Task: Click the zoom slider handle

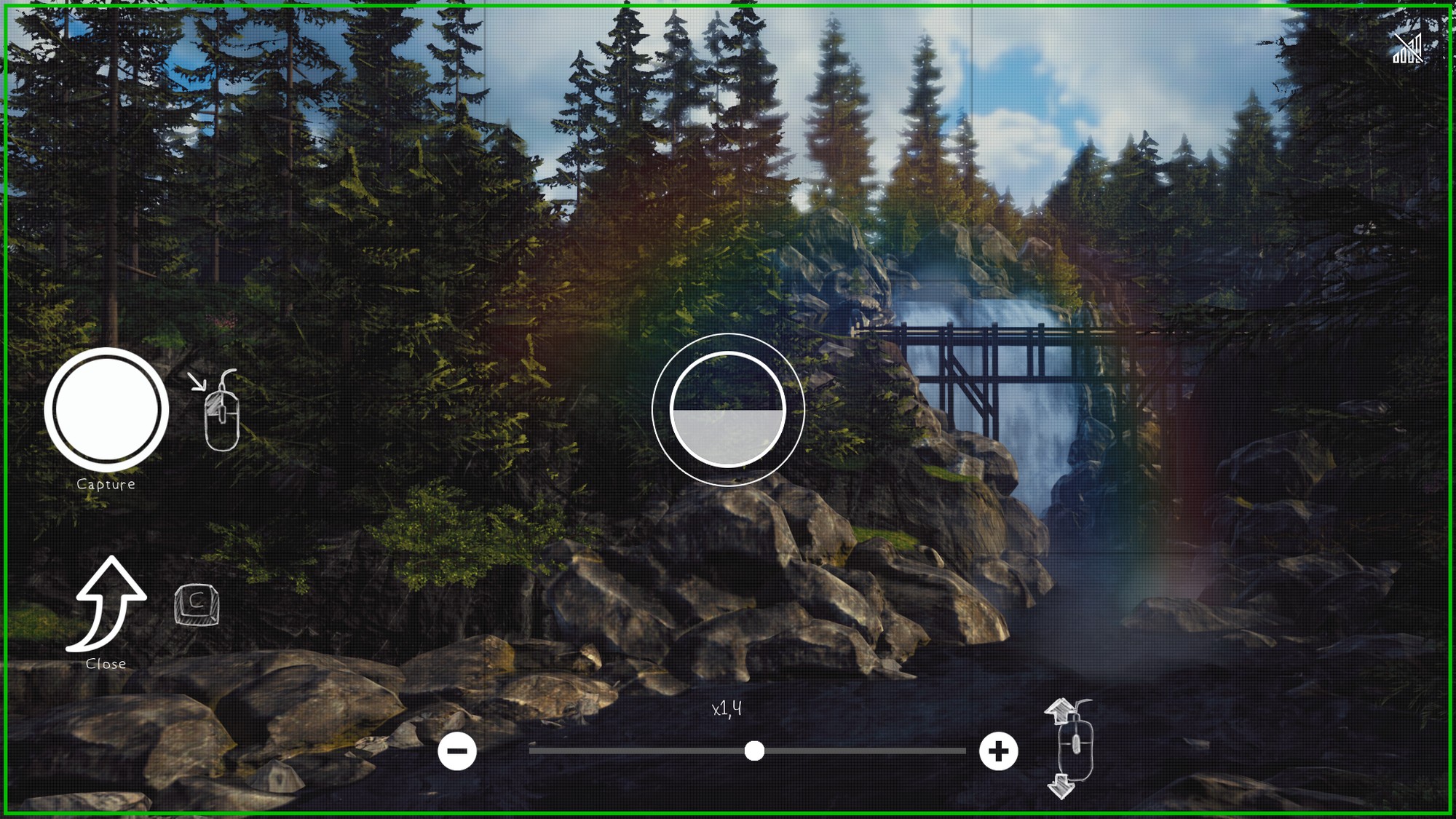Action: pyautogui.click(x=754, y=751)
